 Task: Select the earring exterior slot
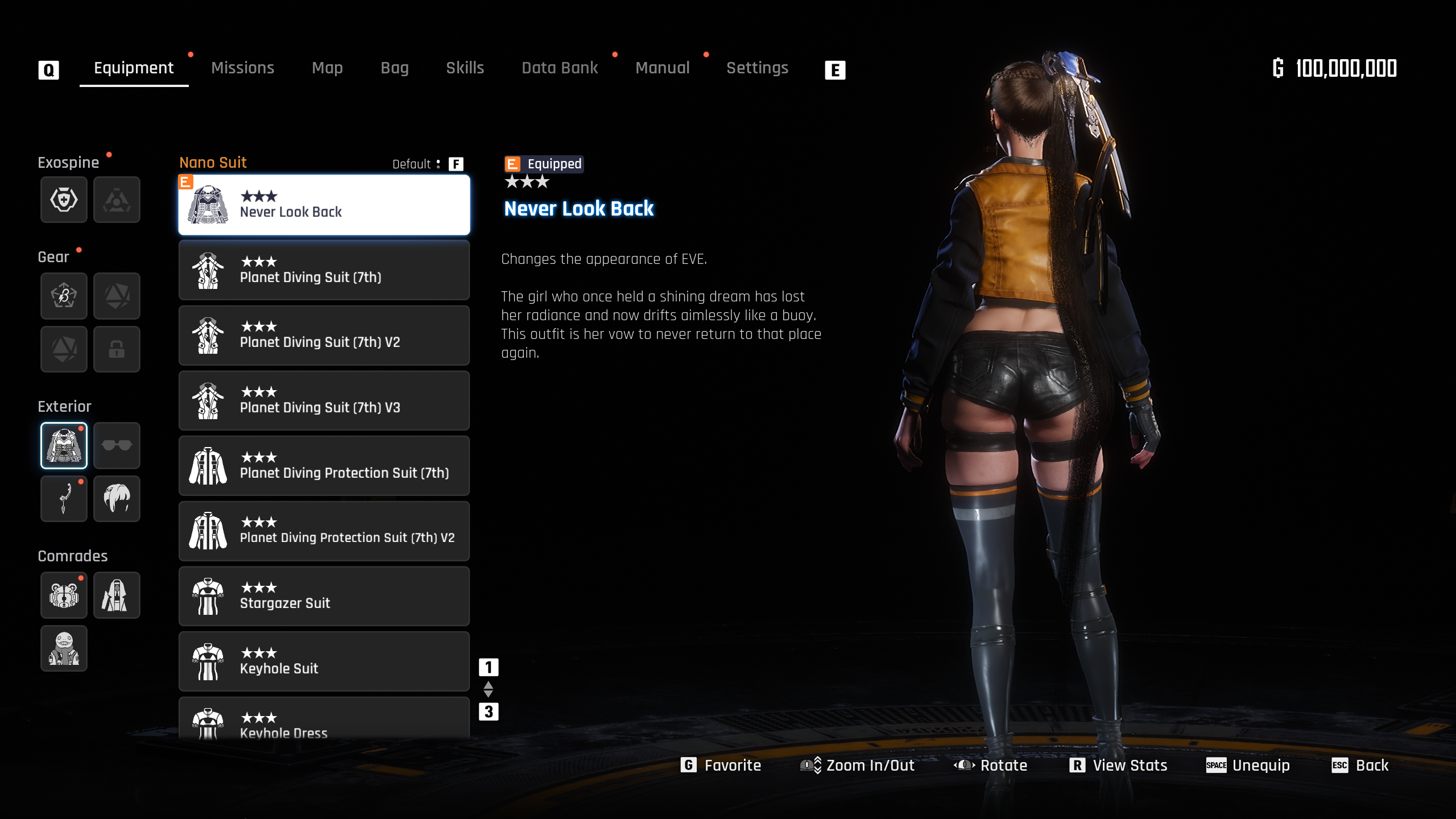(x=64, y=499)
